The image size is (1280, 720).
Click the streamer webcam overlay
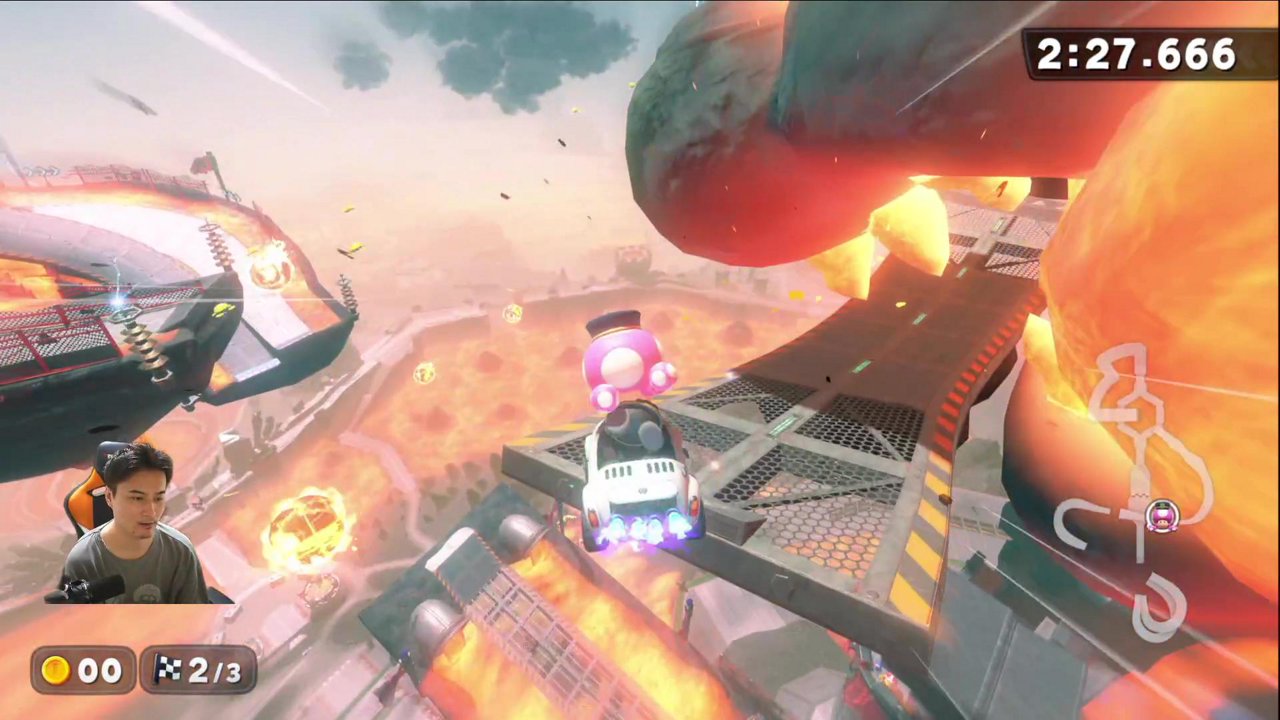[128, 525]
